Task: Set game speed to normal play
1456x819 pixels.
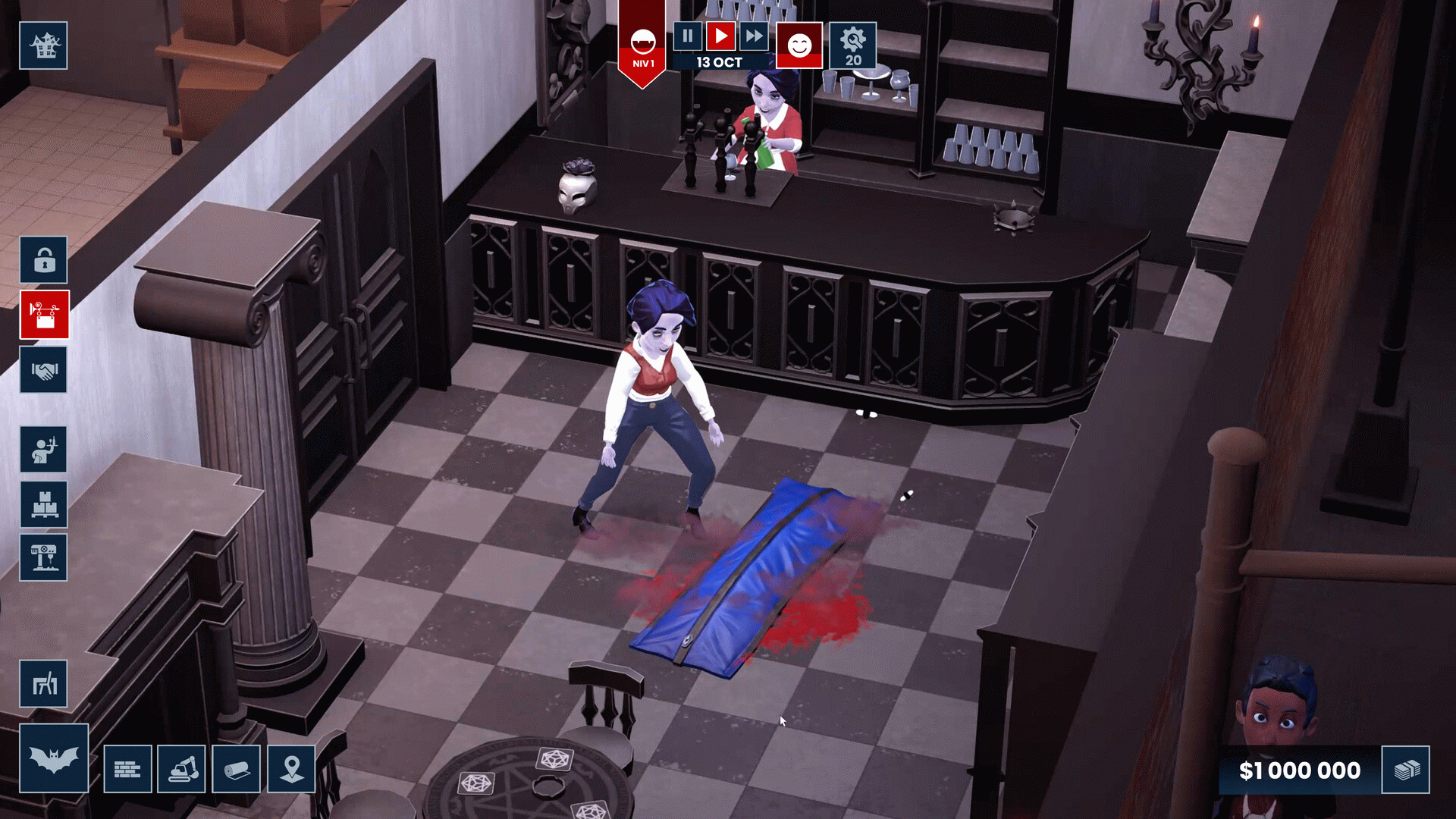Action: [720, 36]
